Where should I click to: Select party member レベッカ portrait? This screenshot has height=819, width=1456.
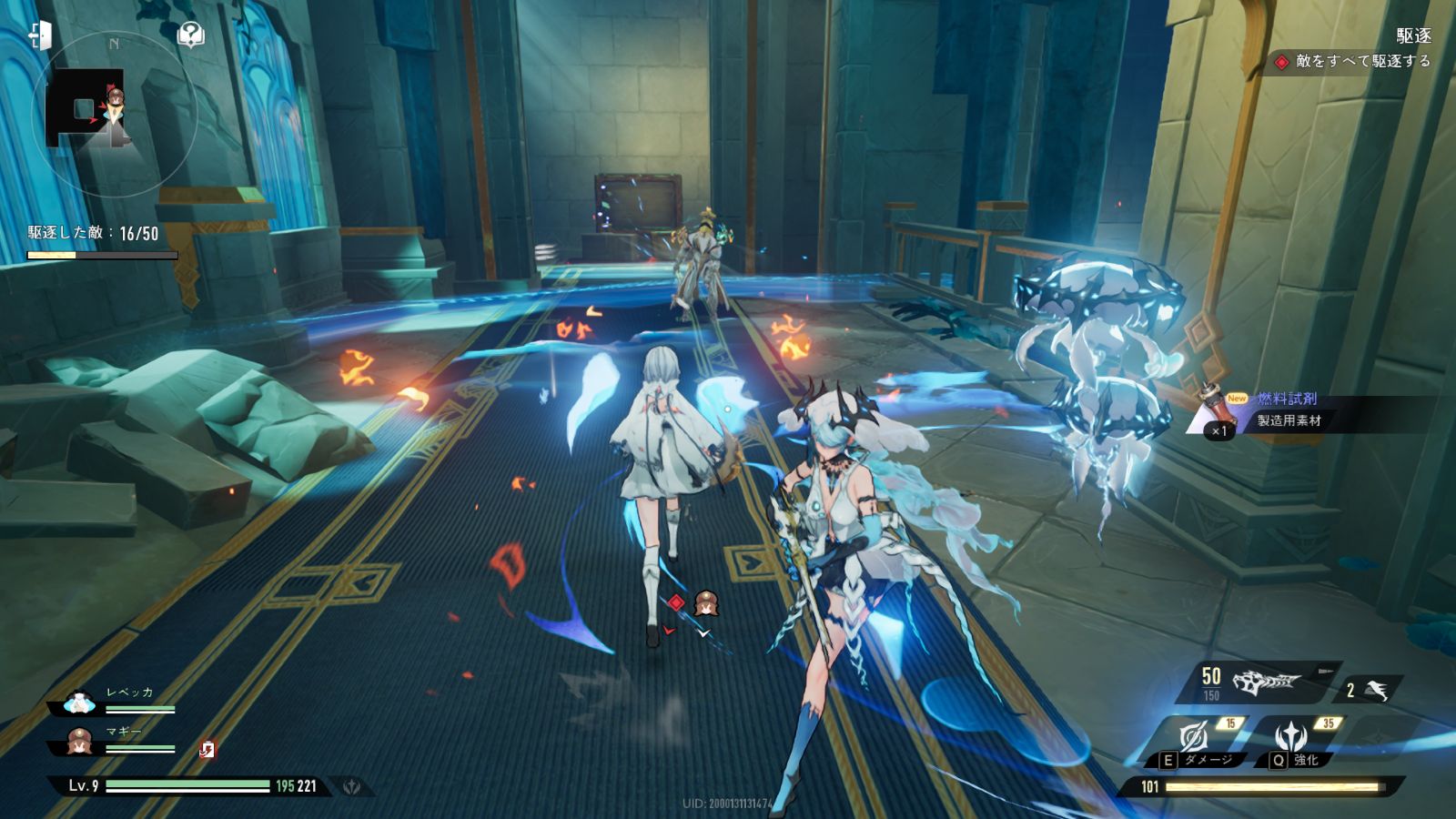[x=80, y=703]
